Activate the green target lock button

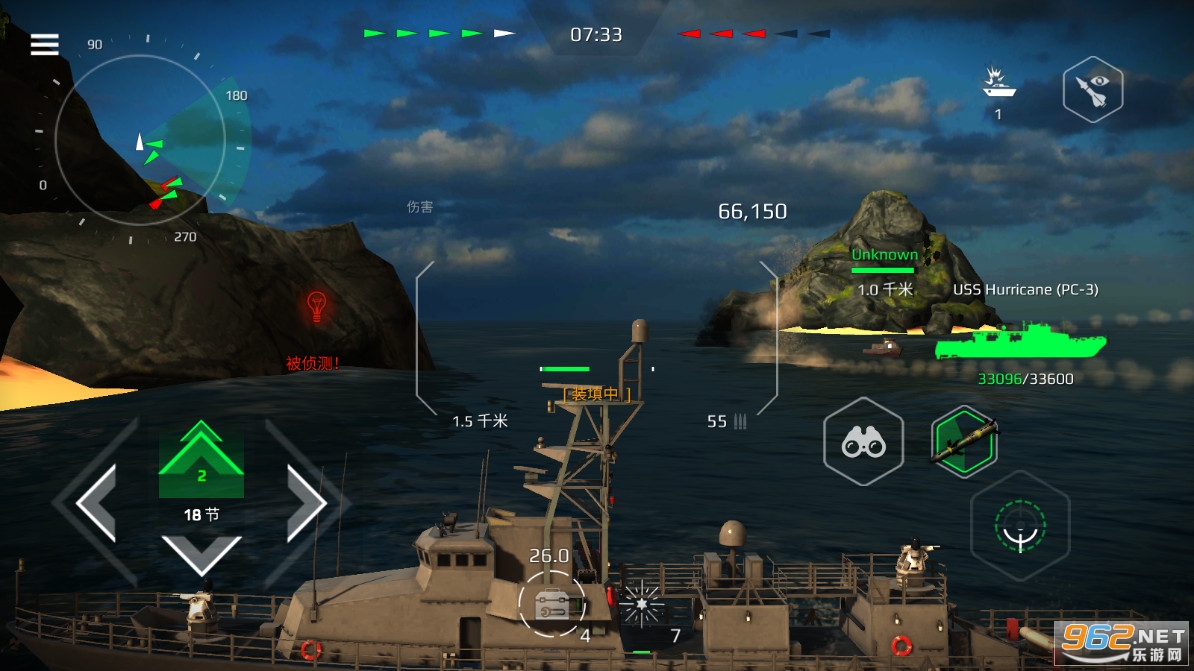point(1019,524)
